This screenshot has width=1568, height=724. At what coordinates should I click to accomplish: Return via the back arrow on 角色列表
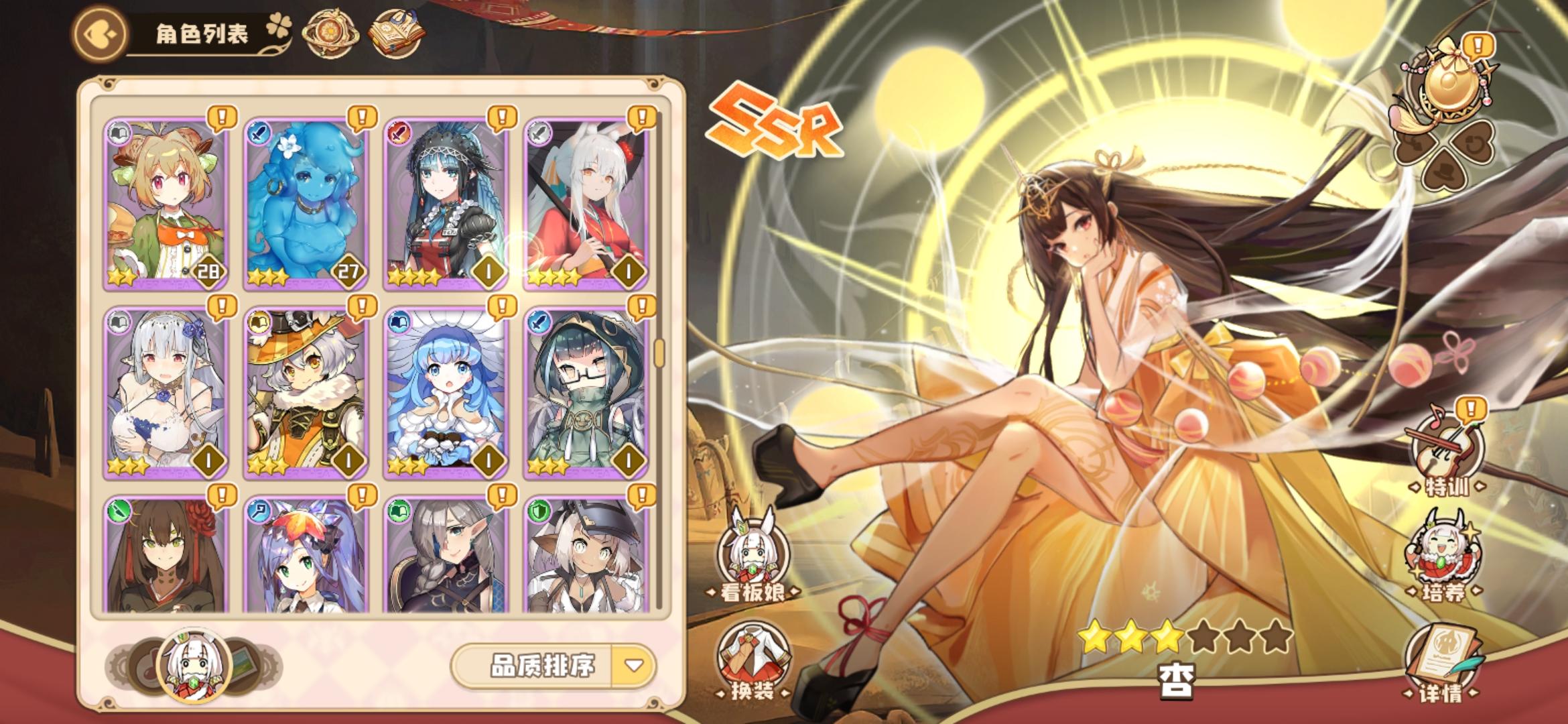pyautogui.click(x=102, y=32)
